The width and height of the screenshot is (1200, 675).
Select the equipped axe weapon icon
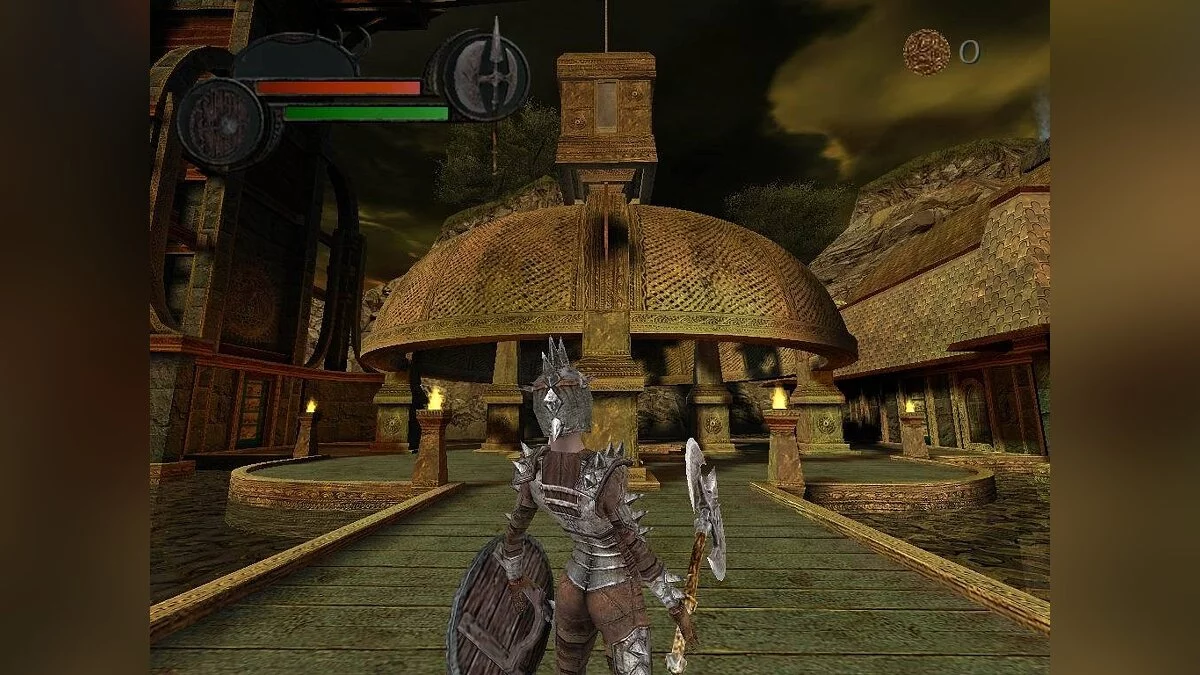[x=486, y=75]
